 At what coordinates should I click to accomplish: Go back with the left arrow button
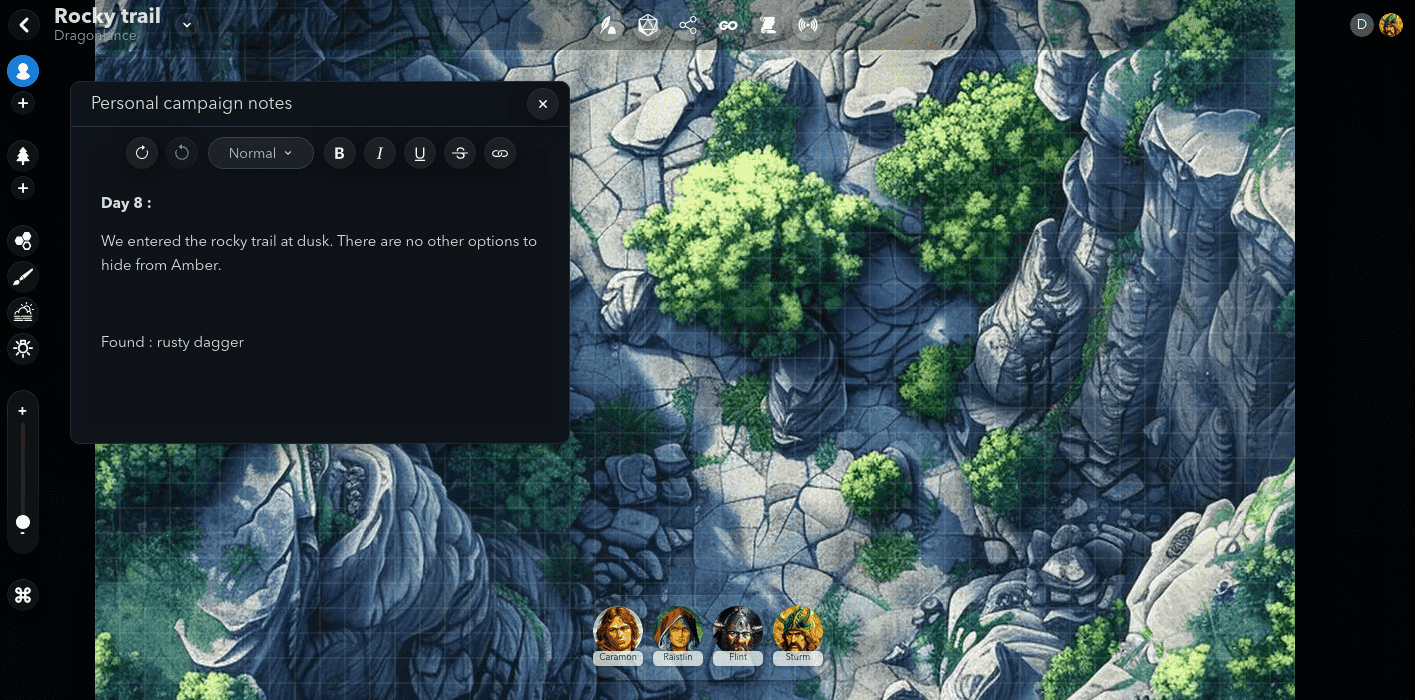pos(24,25)
